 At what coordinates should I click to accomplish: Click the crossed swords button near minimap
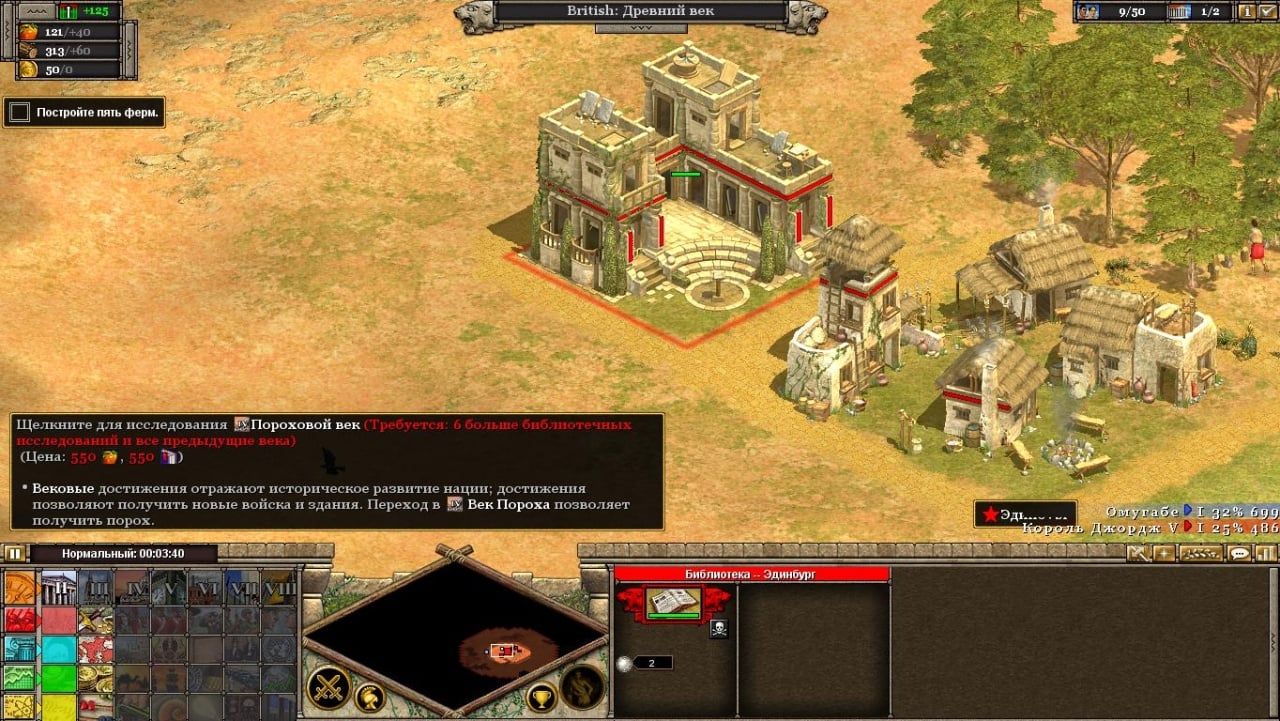(x=327, y=688)
